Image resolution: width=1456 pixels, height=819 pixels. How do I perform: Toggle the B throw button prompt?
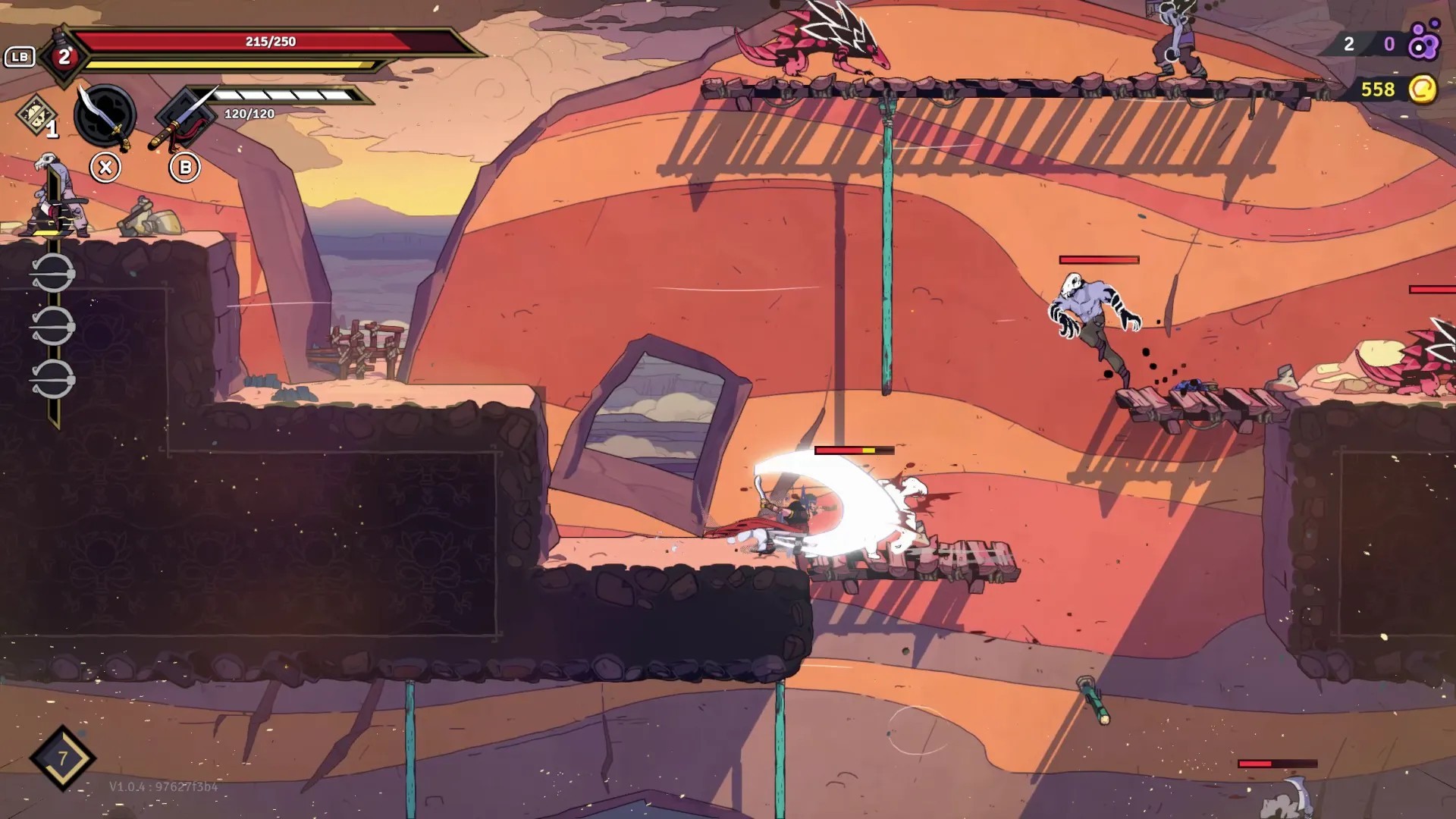(184, 167)
